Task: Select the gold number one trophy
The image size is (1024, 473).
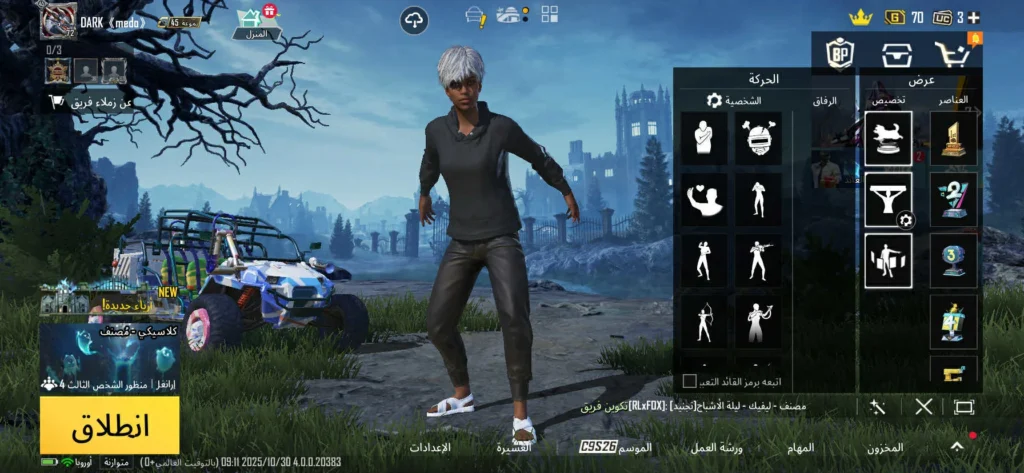Action: [953, 138]
